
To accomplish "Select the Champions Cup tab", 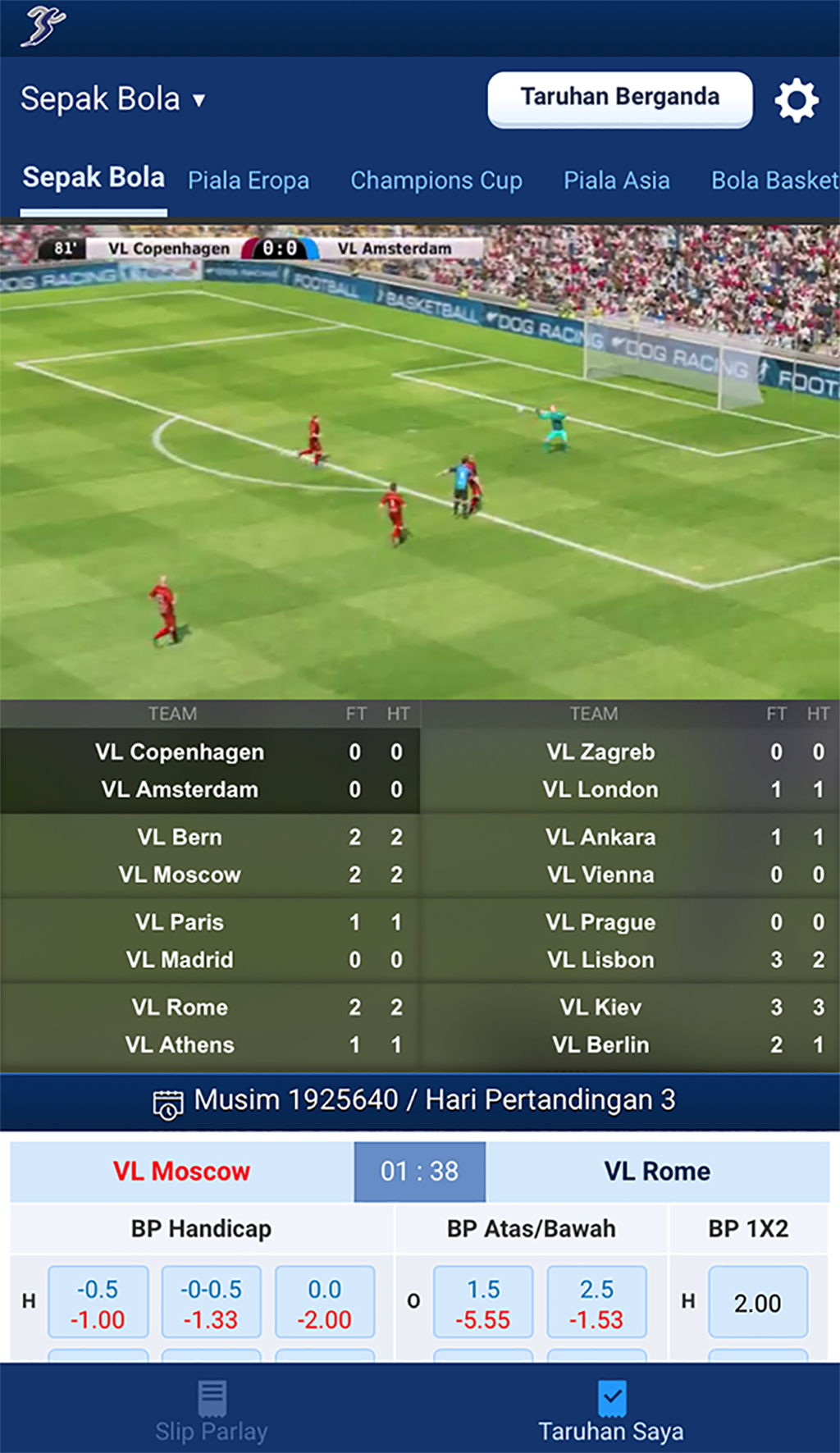I will click(436, 180).
